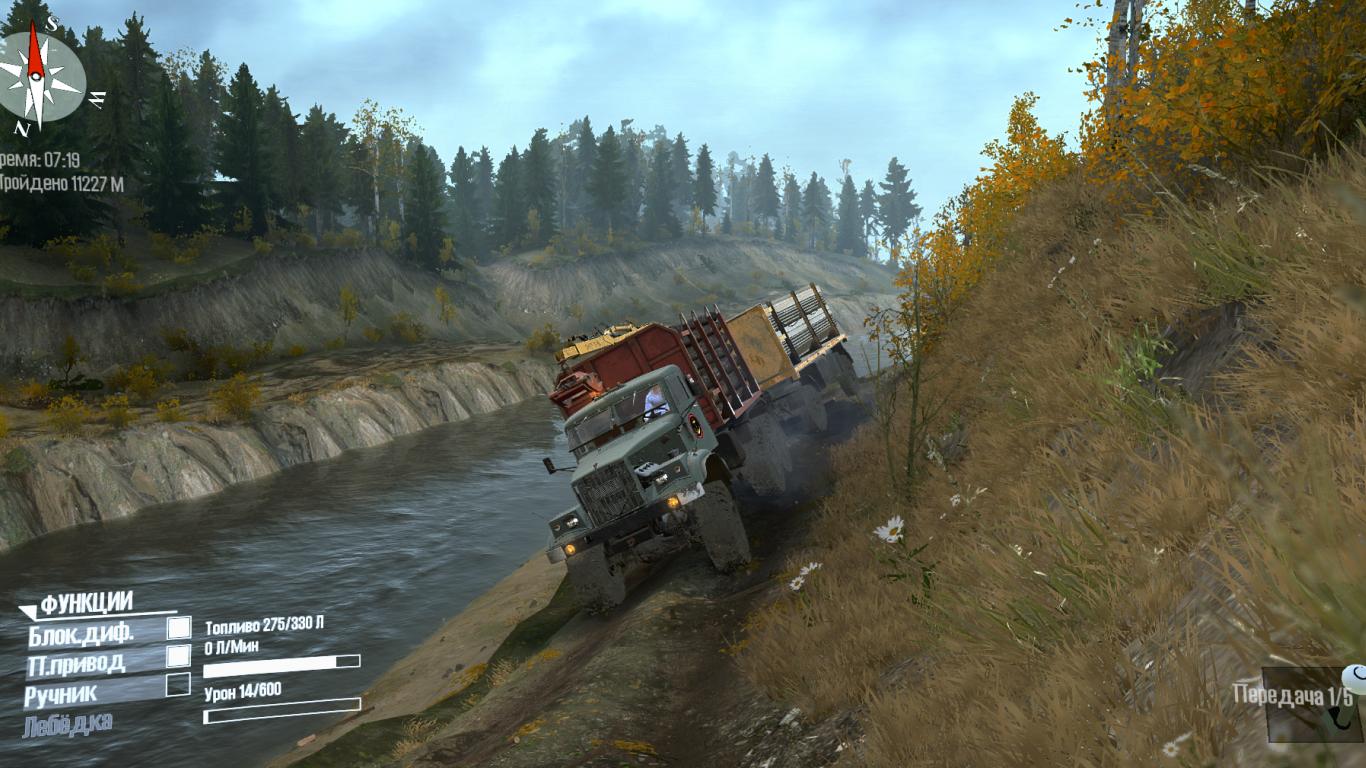Select the Лебёдка winch function

68,722
